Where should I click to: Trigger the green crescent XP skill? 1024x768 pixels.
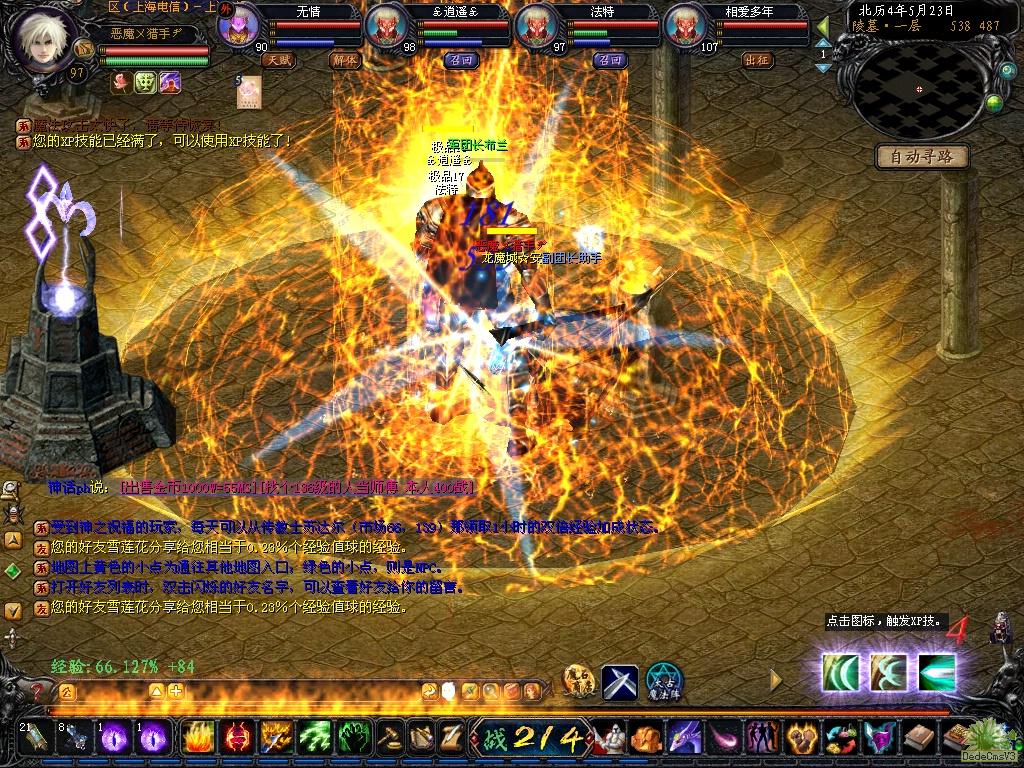tap(841, 672)
